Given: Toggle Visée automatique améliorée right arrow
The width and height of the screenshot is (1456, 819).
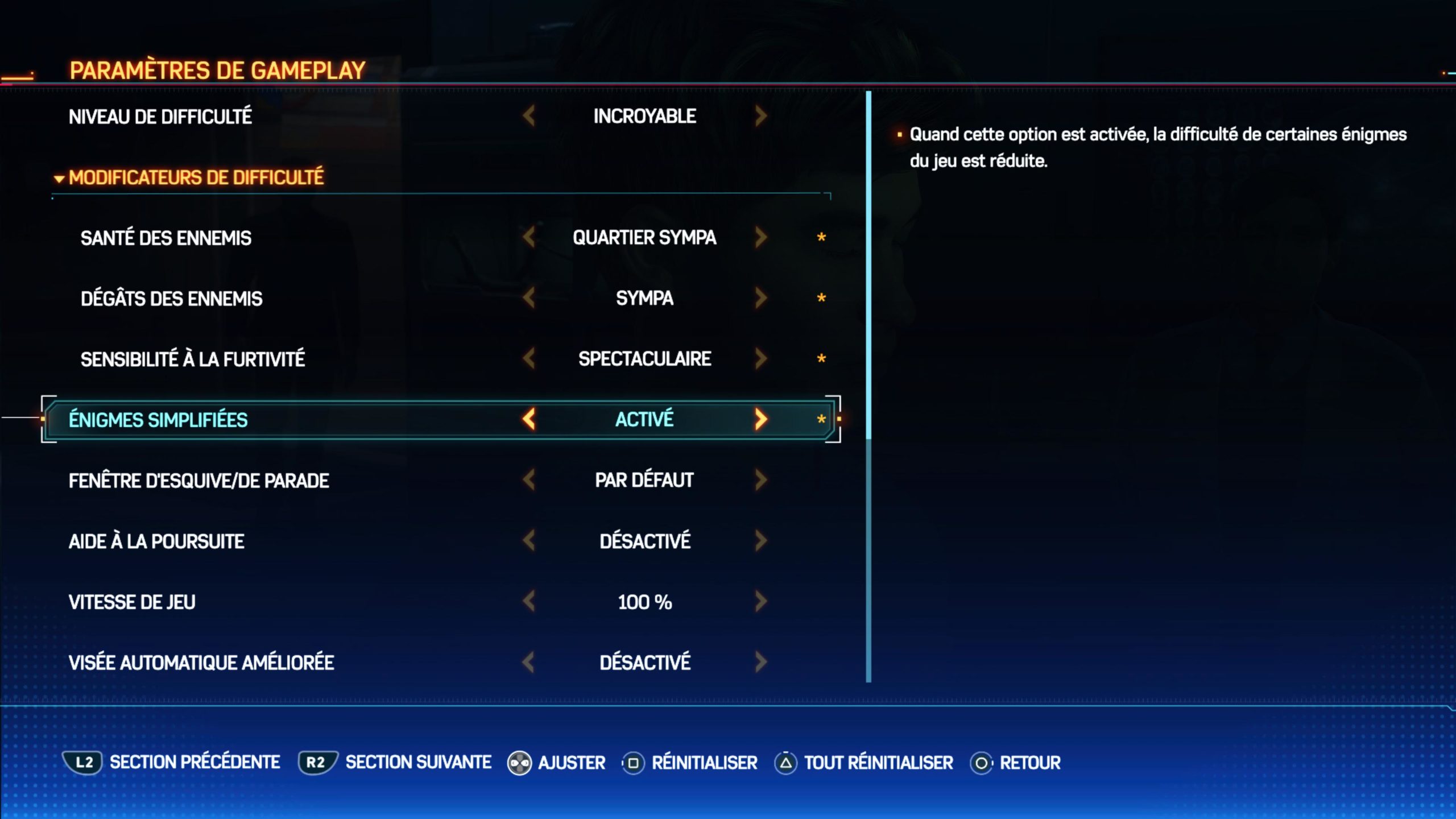Looking at the screenshot, I should pos(761,662).
